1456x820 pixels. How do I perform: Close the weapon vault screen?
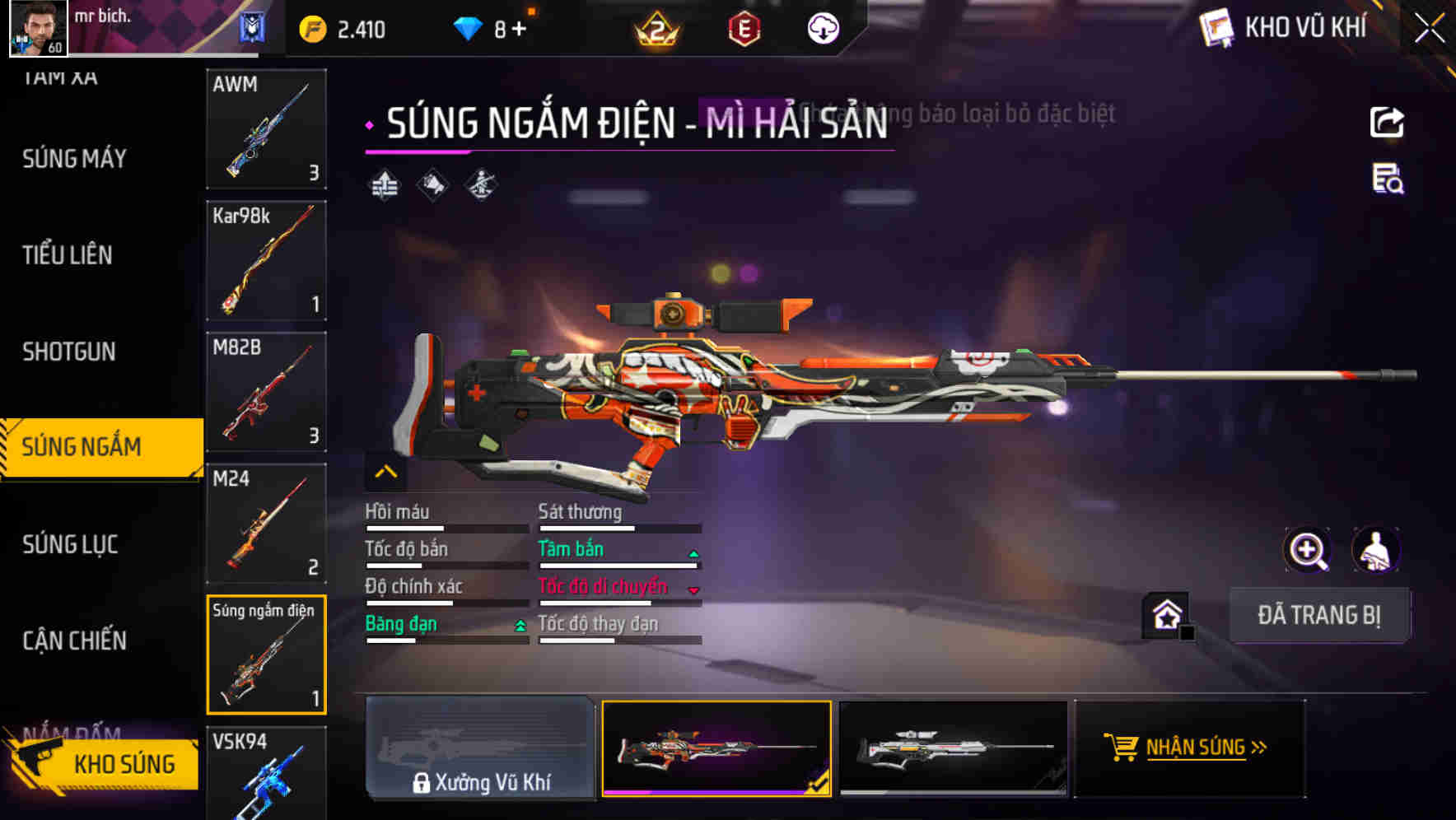point(1429,29)
